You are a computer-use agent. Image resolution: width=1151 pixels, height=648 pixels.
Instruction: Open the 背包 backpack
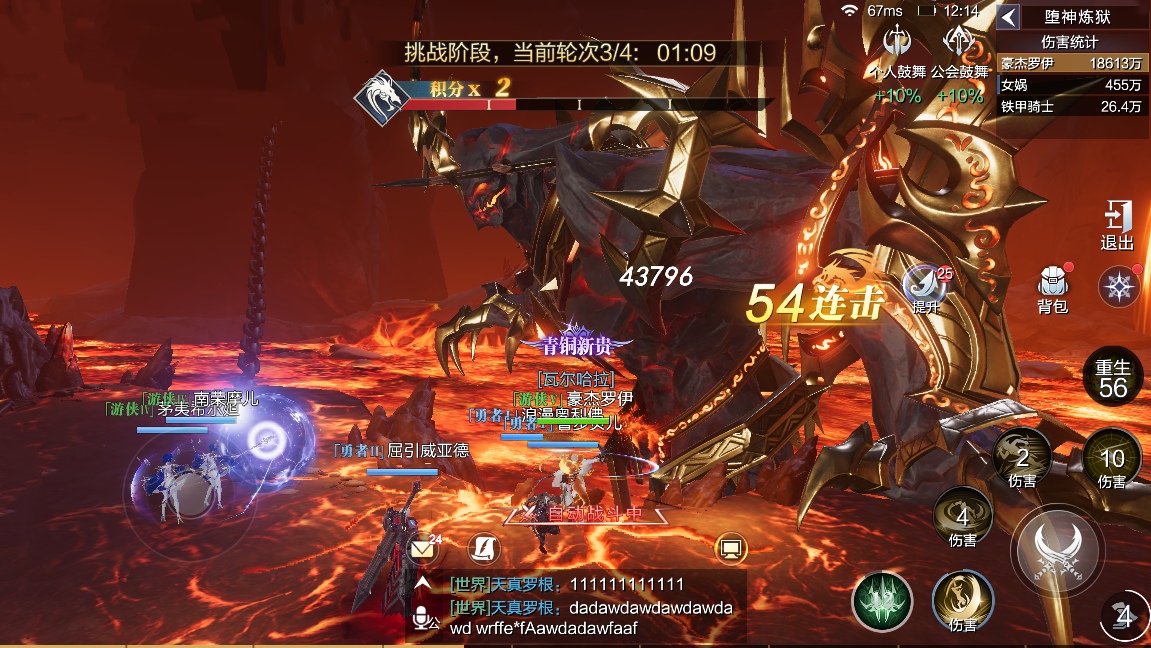(1052, 289)
